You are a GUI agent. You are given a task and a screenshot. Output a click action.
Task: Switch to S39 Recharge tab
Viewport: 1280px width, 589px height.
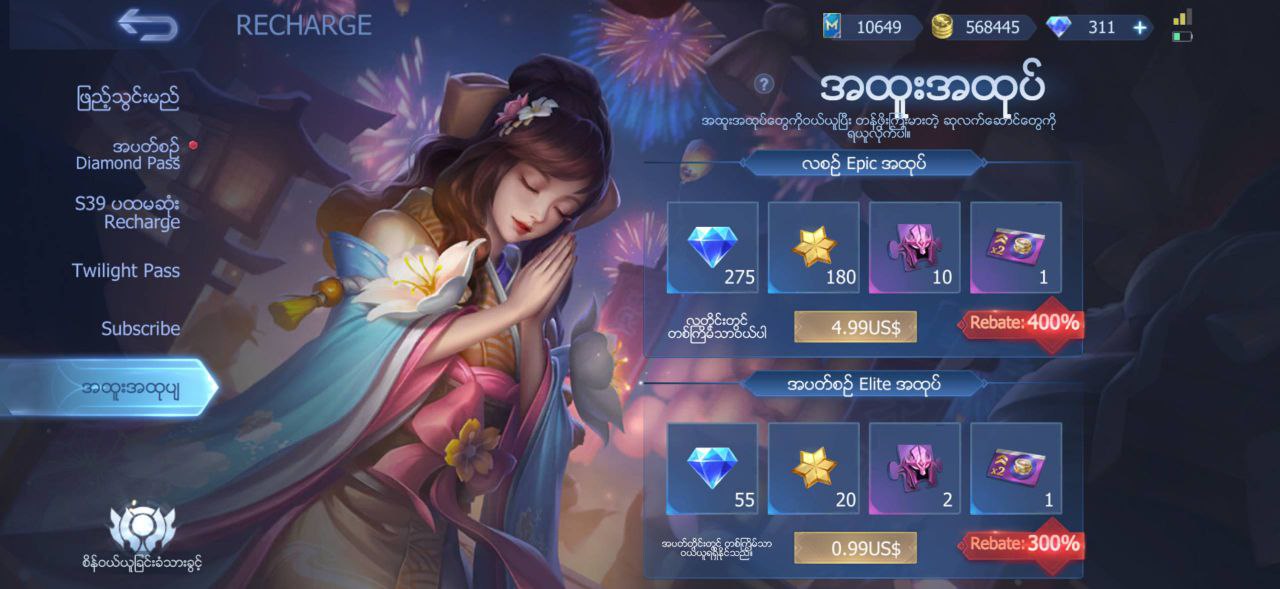tap(126, 212)
